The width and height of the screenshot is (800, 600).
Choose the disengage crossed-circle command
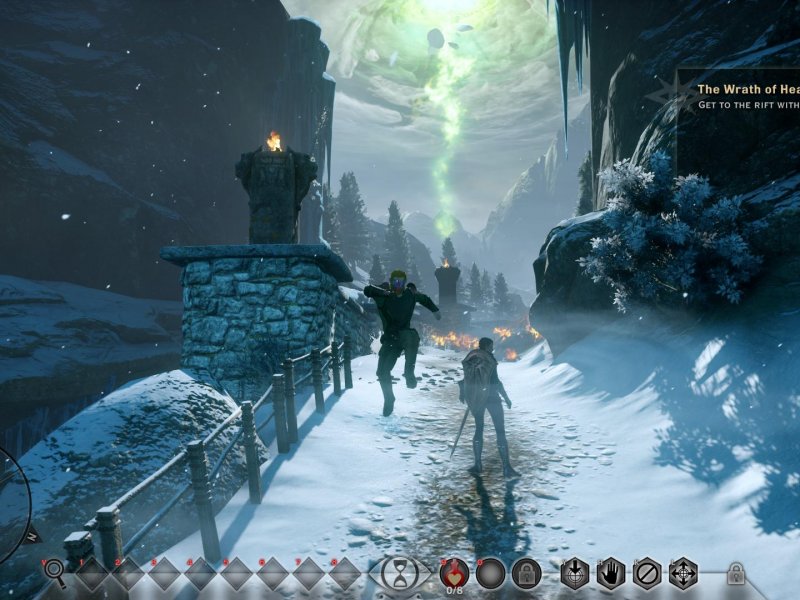[x=647, y=573]
